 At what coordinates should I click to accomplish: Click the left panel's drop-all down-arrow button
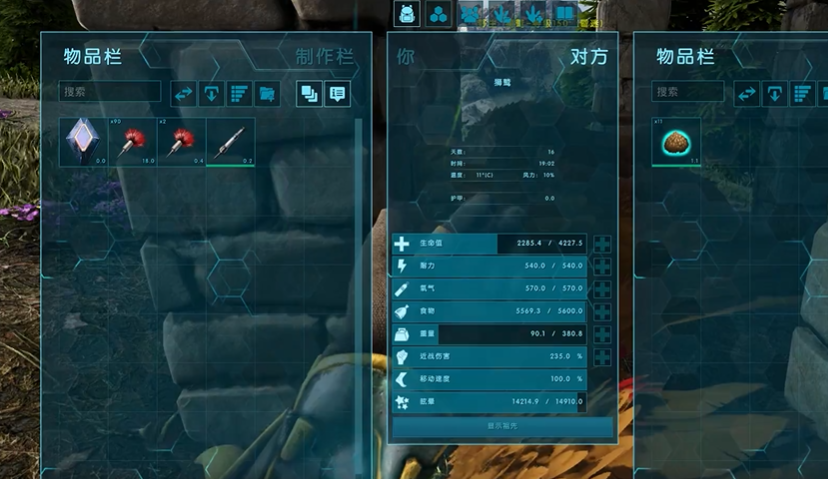pos(211,93)
